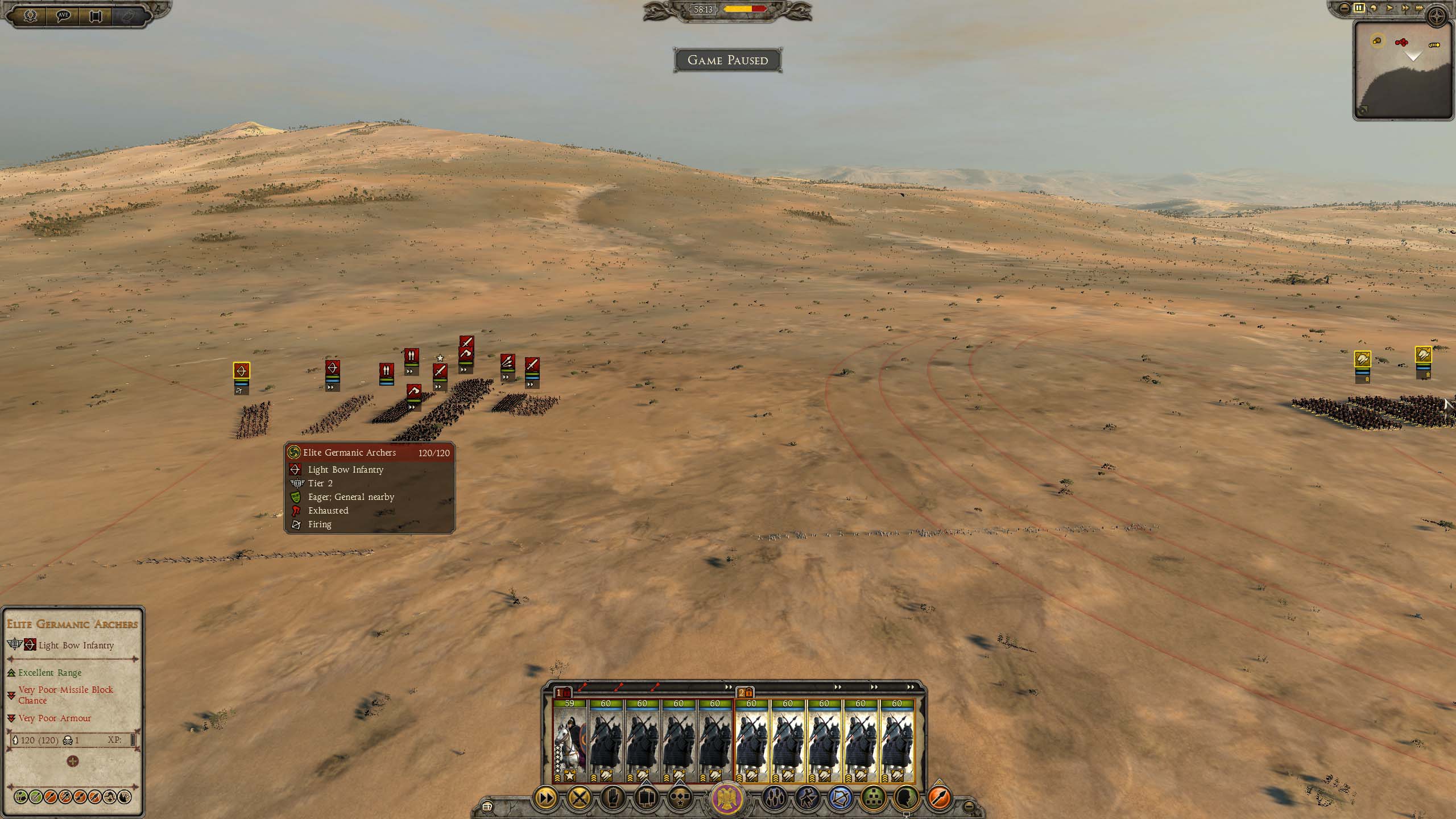This screenshot has height=819, width=1456.
Task: Activate the orange spear ability button
Action: click(940, 798)
